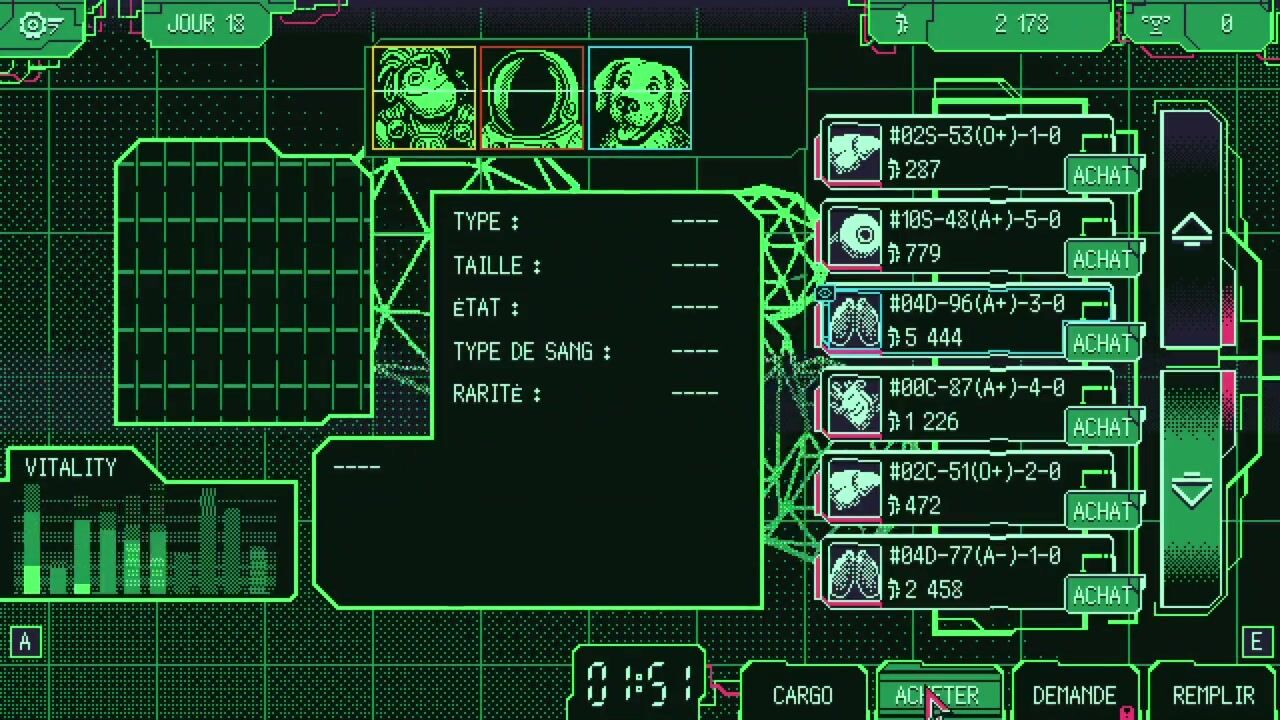Viewport: 1280px width, 720px height.
Task: Select the alien trader portrait
Action: coord(424,99)
